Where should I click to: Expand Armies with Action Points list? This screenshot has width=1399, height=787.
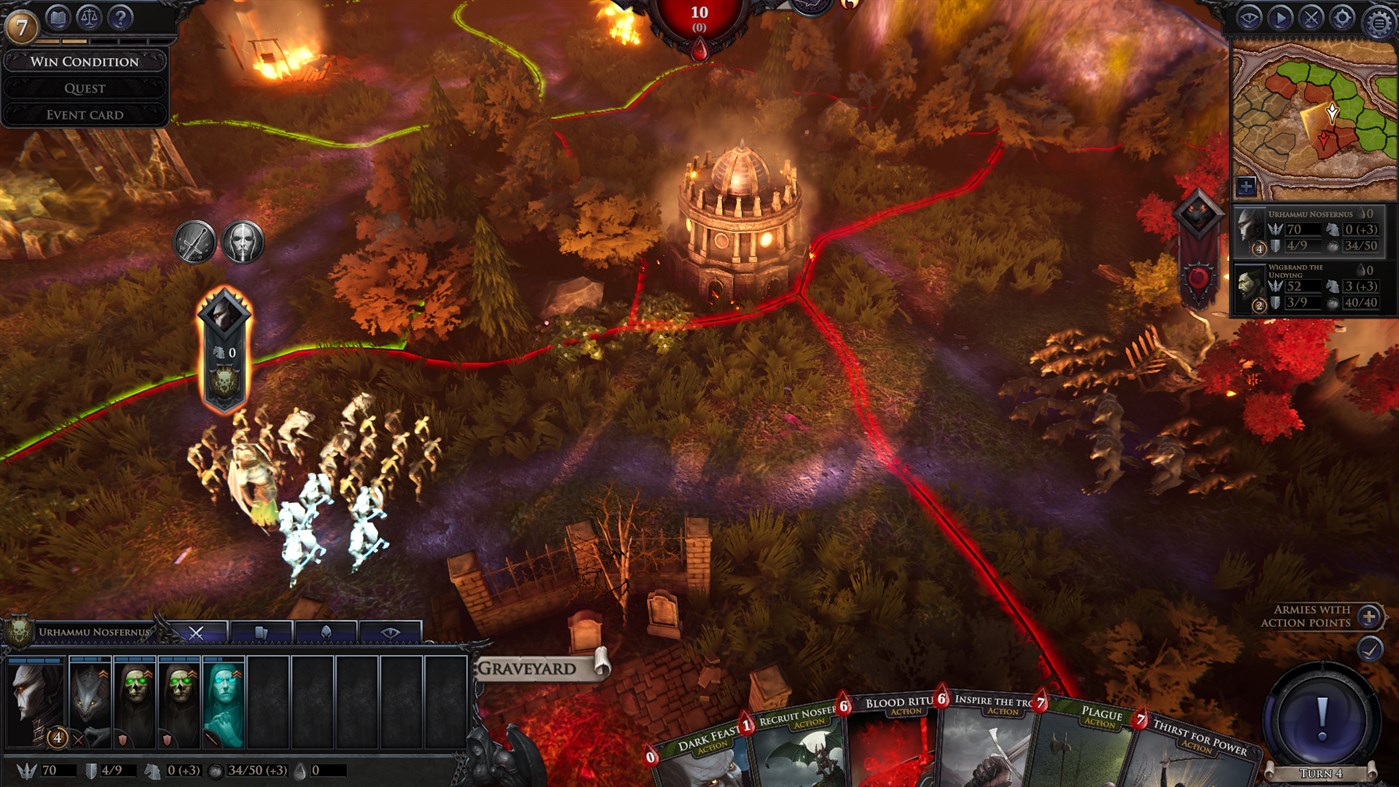[x=1369, y=616]
